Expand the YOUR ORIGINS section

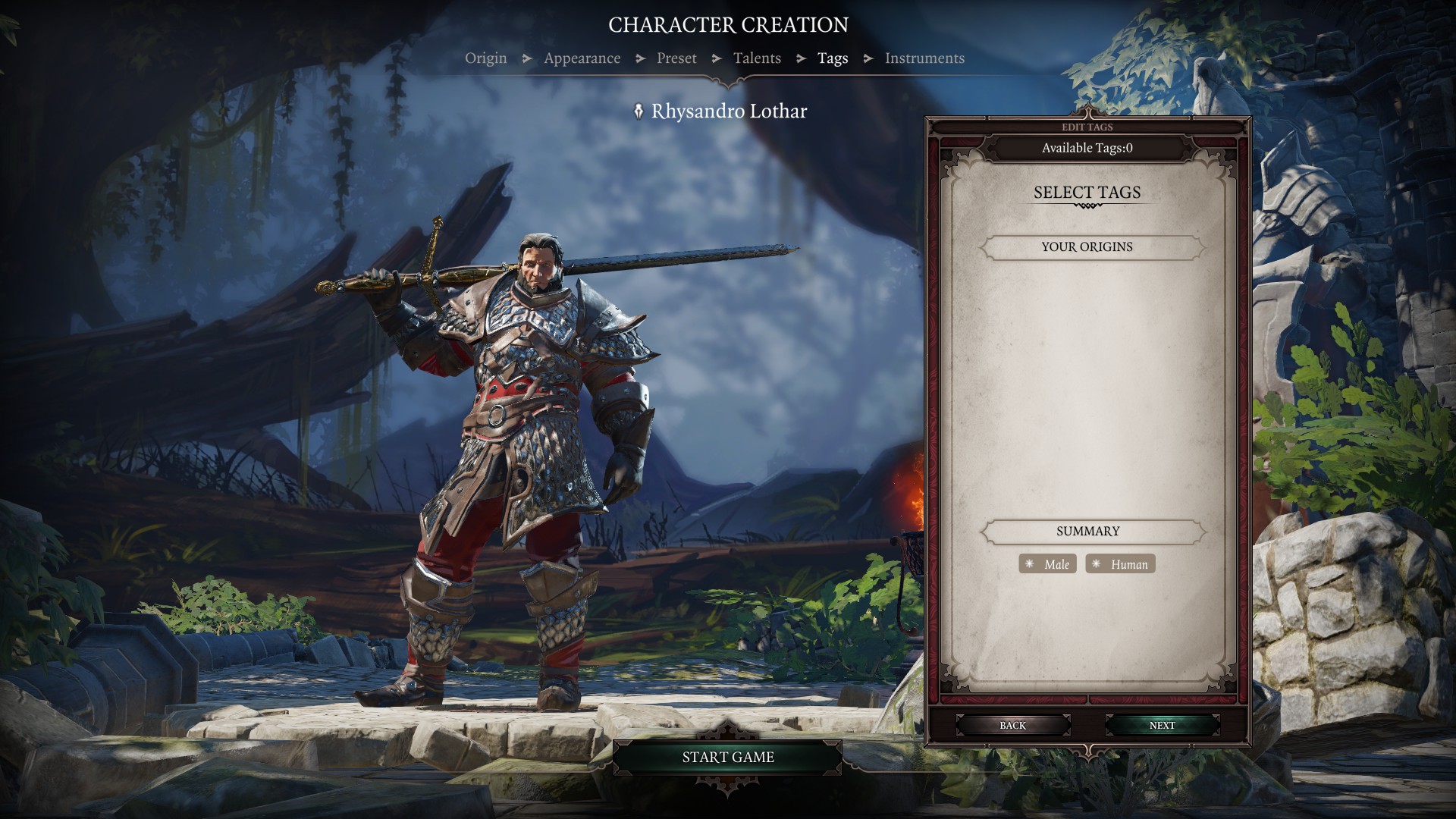tap(1086, 247)
